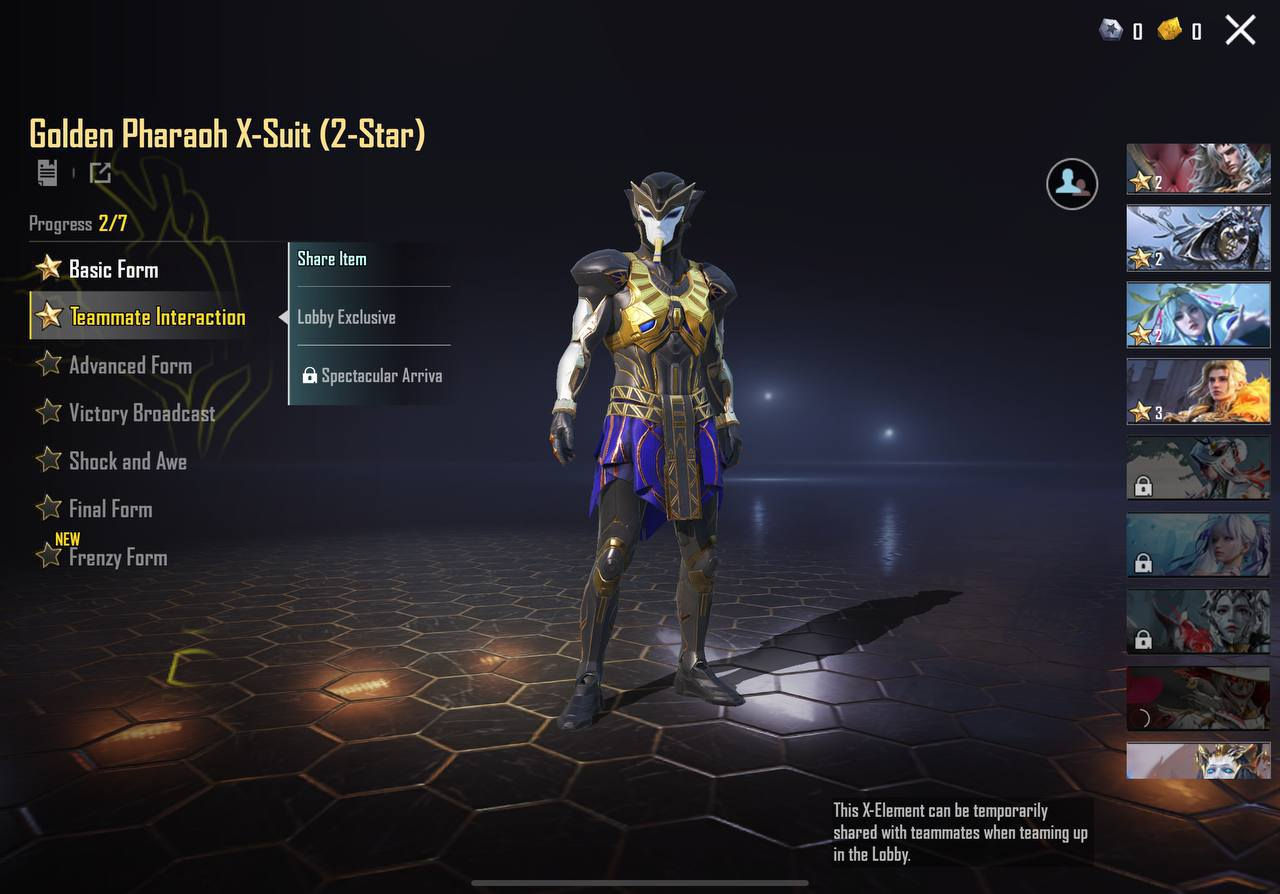
Task: Select the new Frenzy Form stage
Action: pos(117,557)
